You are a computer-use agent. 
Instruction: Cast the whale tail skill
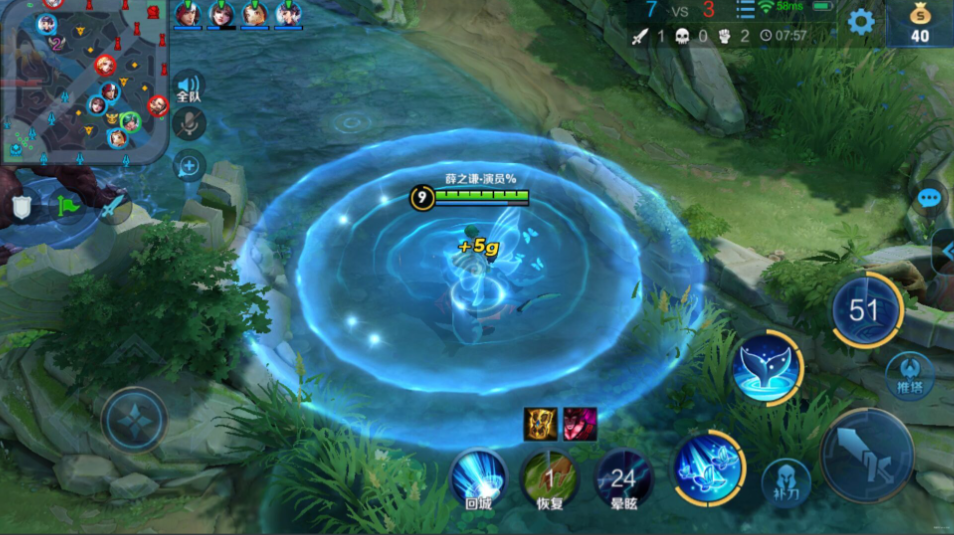pyautogui.click(x=765, y=366)
